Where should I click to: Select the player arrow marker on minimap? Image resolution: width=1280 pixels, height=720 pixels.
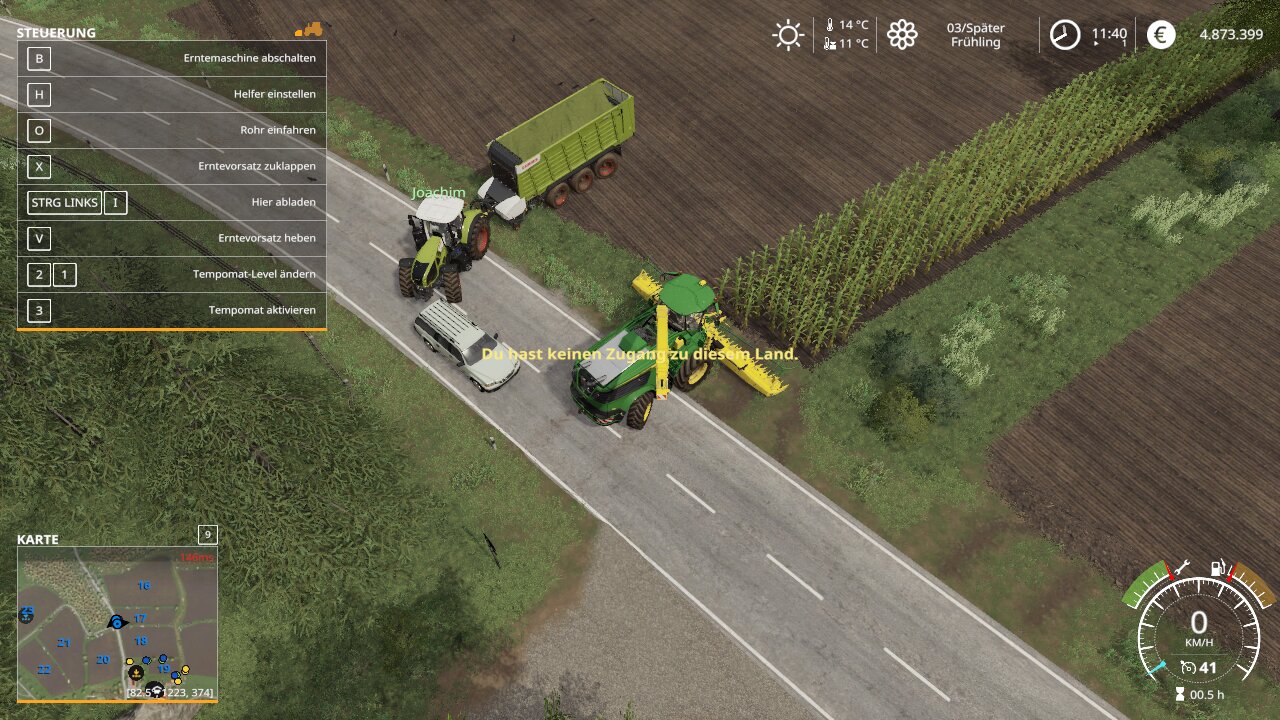point(117,622)
